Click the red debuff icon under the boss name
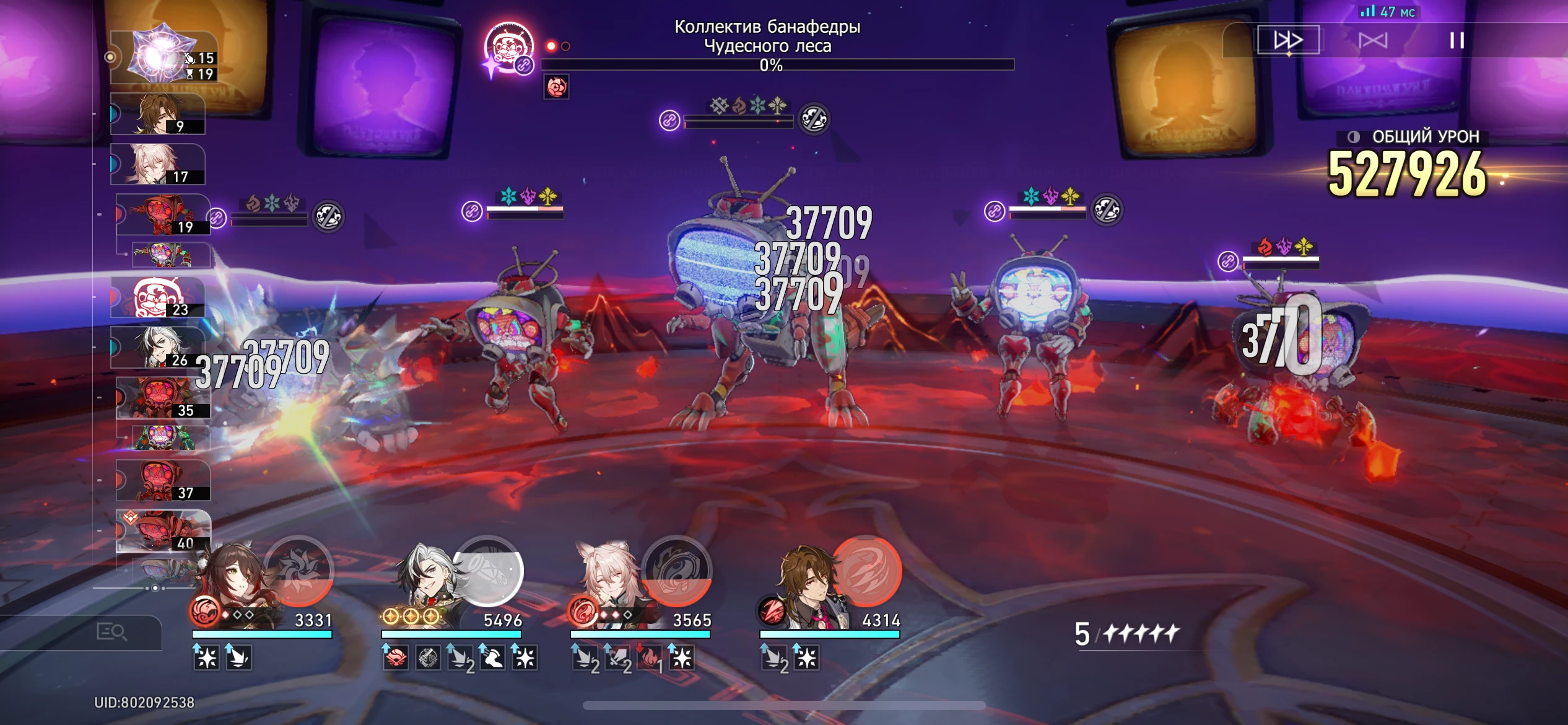This screenshot has height=725, width=1568. coord(556,87)
